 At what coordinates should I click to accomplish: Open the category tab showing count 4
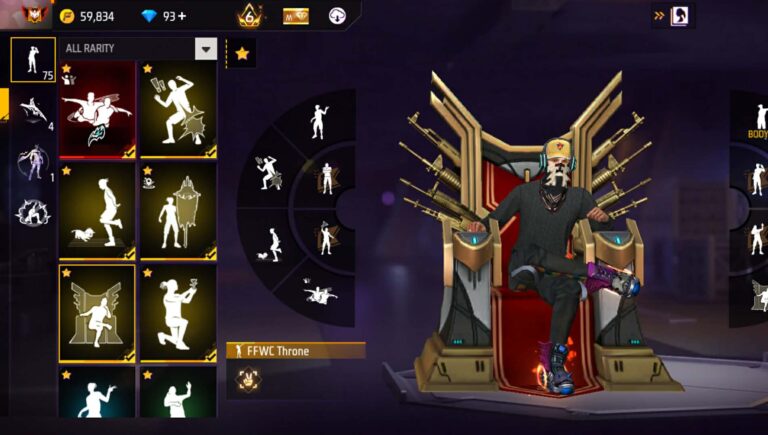coord(33,111)
